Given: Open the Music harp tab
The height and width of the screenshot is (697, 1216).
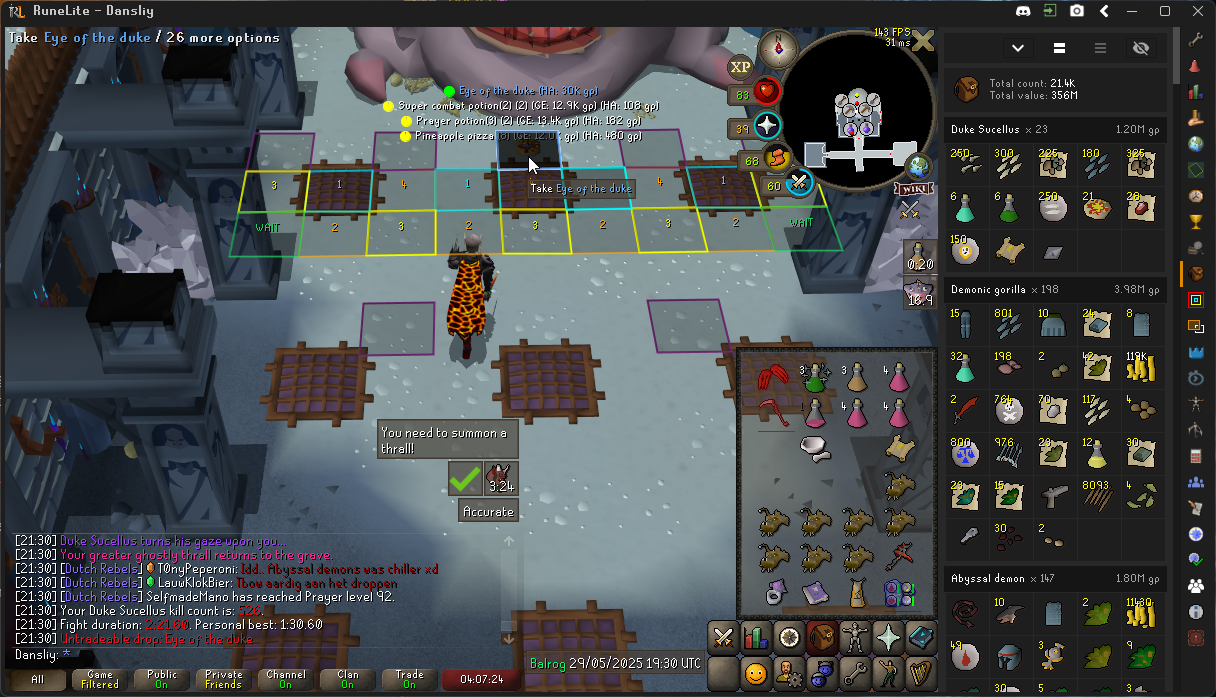Looking at the screenshot, I should [x=921, y=672].
